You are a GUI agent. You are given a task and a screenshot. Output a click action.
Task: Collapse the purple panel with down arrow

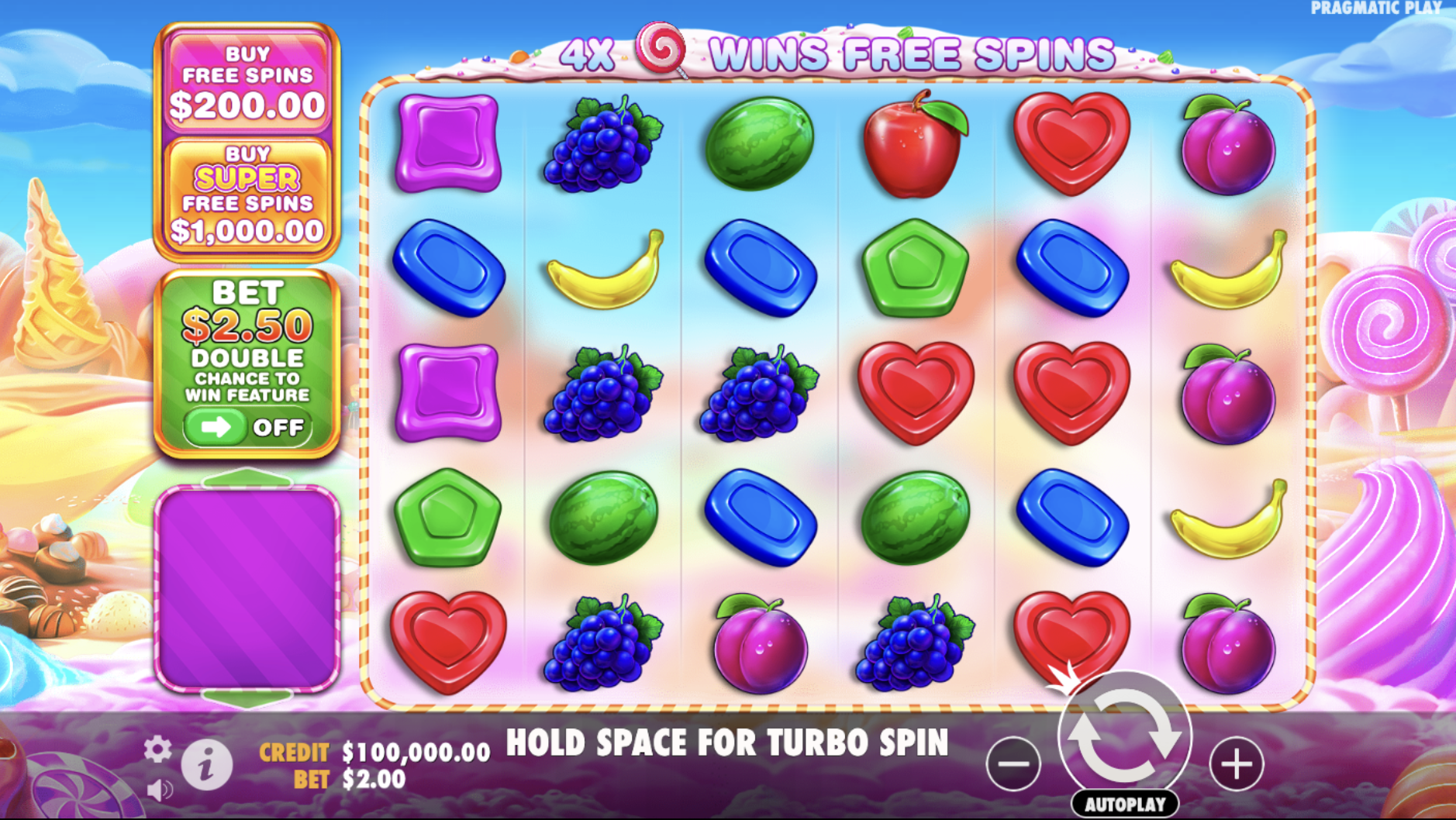[x=247, y=698]
